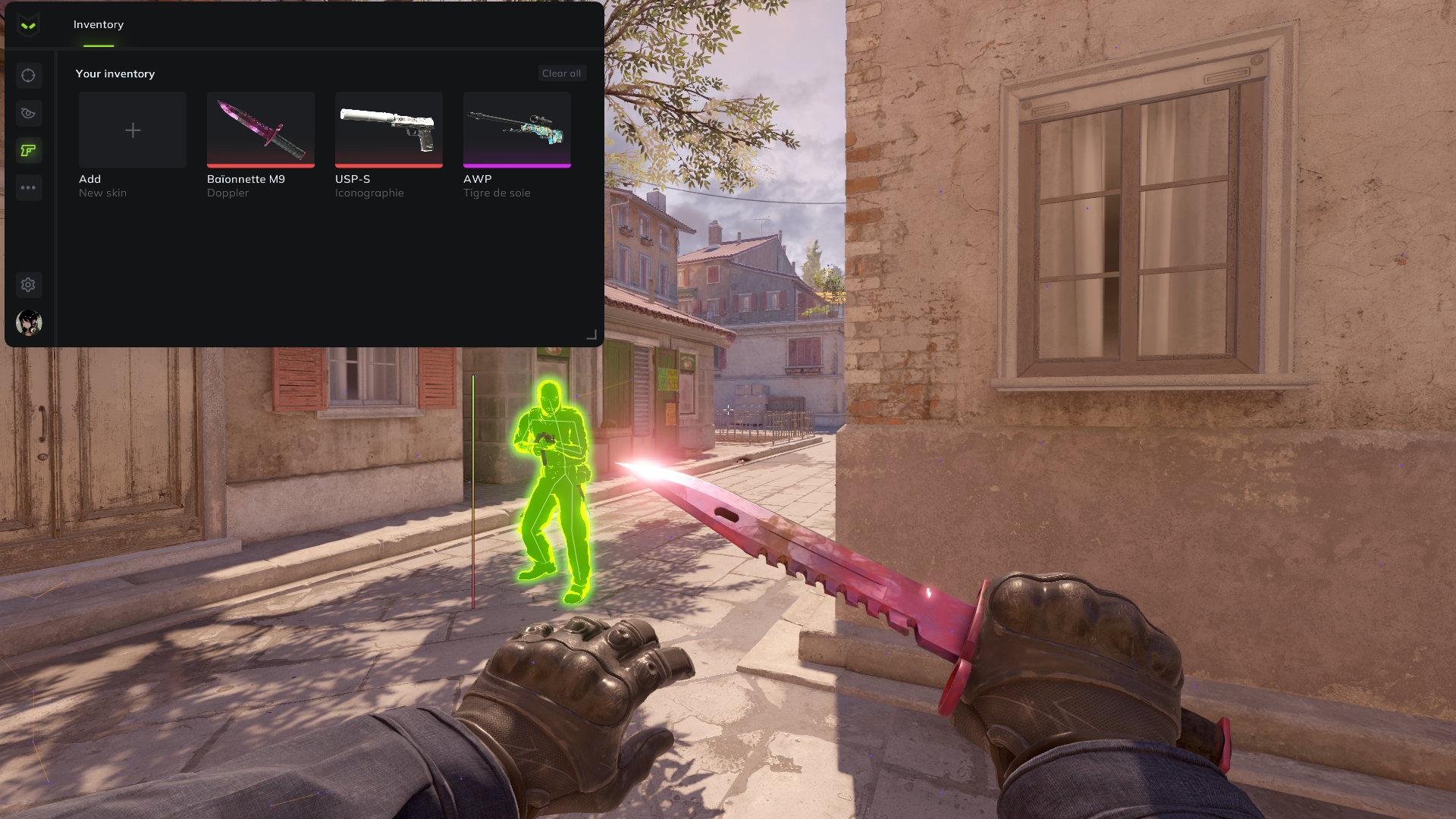The width and height of the screenshot is (1456, 819).
Task: Switch to the Inventory tab
Action: [x=98, y=24]
